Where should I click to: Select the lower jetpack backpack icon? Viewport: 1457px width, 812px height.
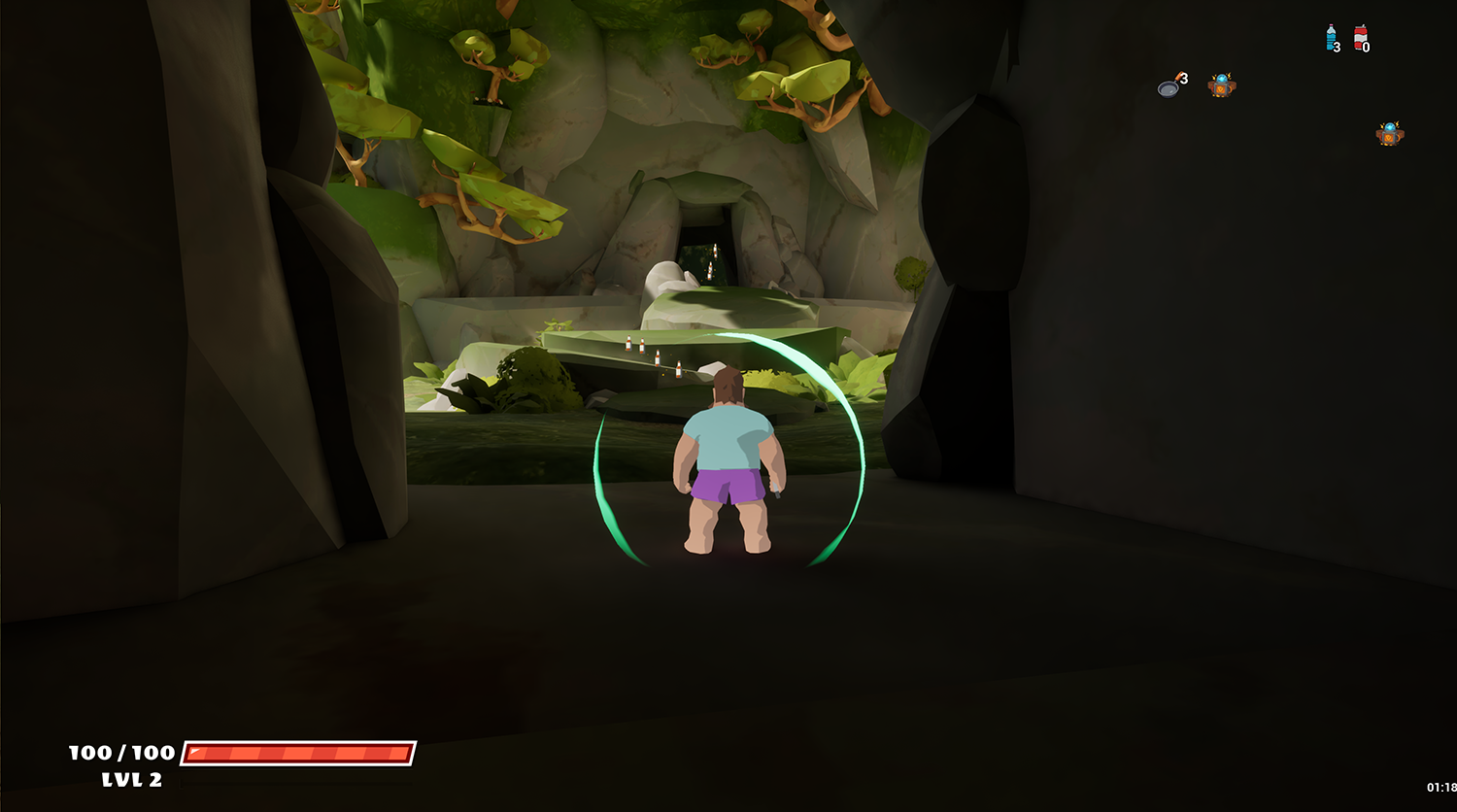click(1389, 133)
